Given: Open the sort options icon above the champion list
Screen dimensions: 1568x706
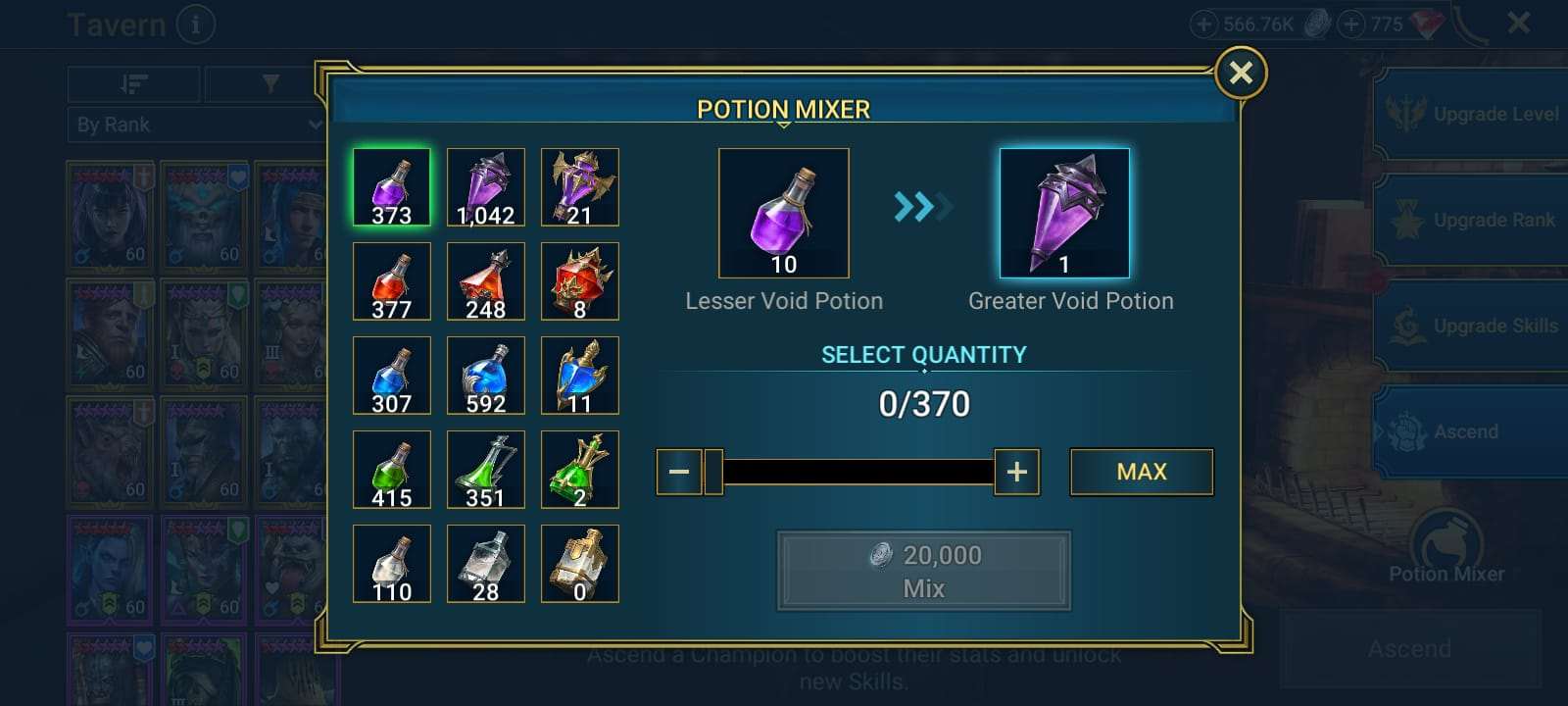Looking at the screenshot, I should [x=136, y=83].
